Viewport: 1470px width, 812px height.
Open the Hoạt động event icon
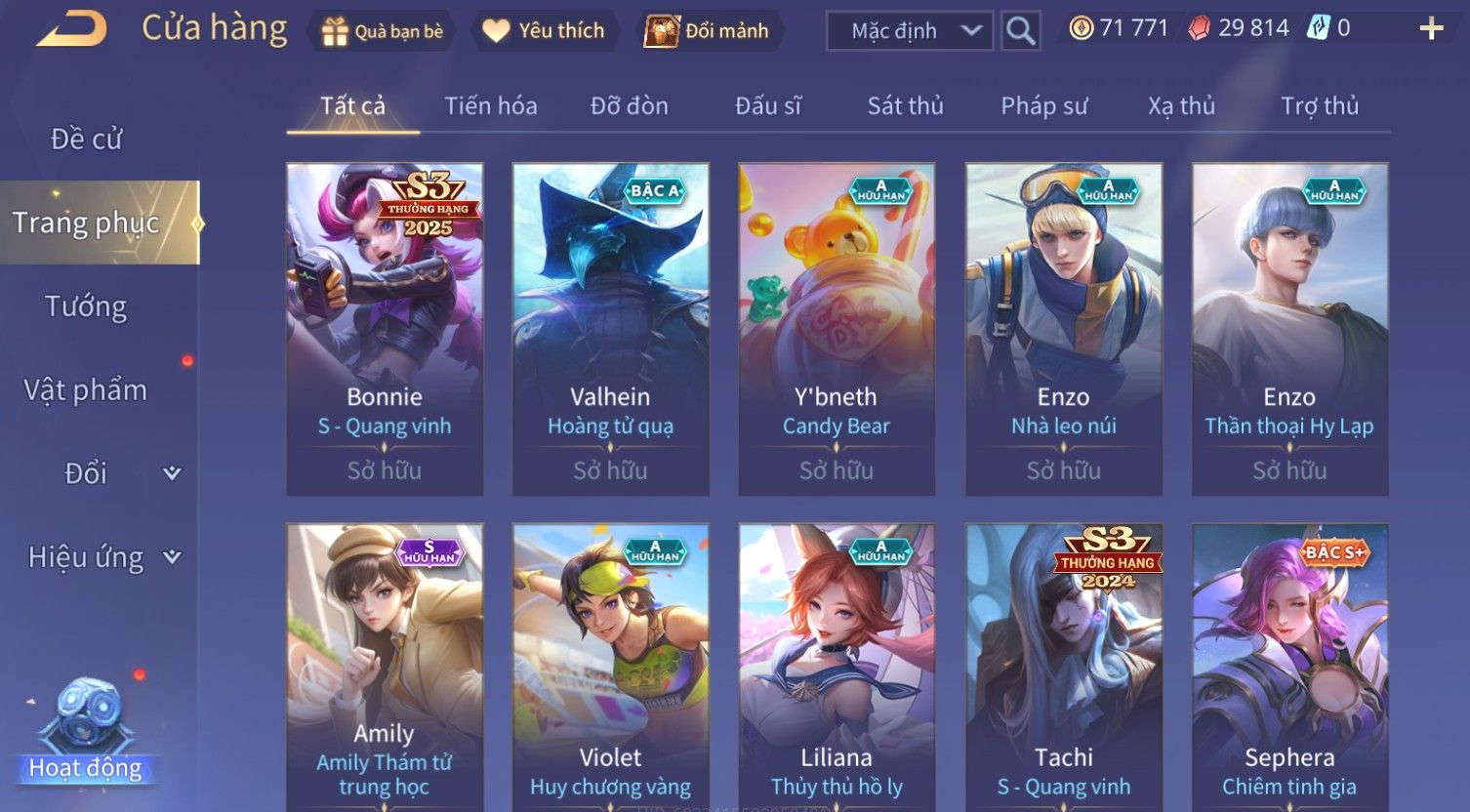(86, 732)
